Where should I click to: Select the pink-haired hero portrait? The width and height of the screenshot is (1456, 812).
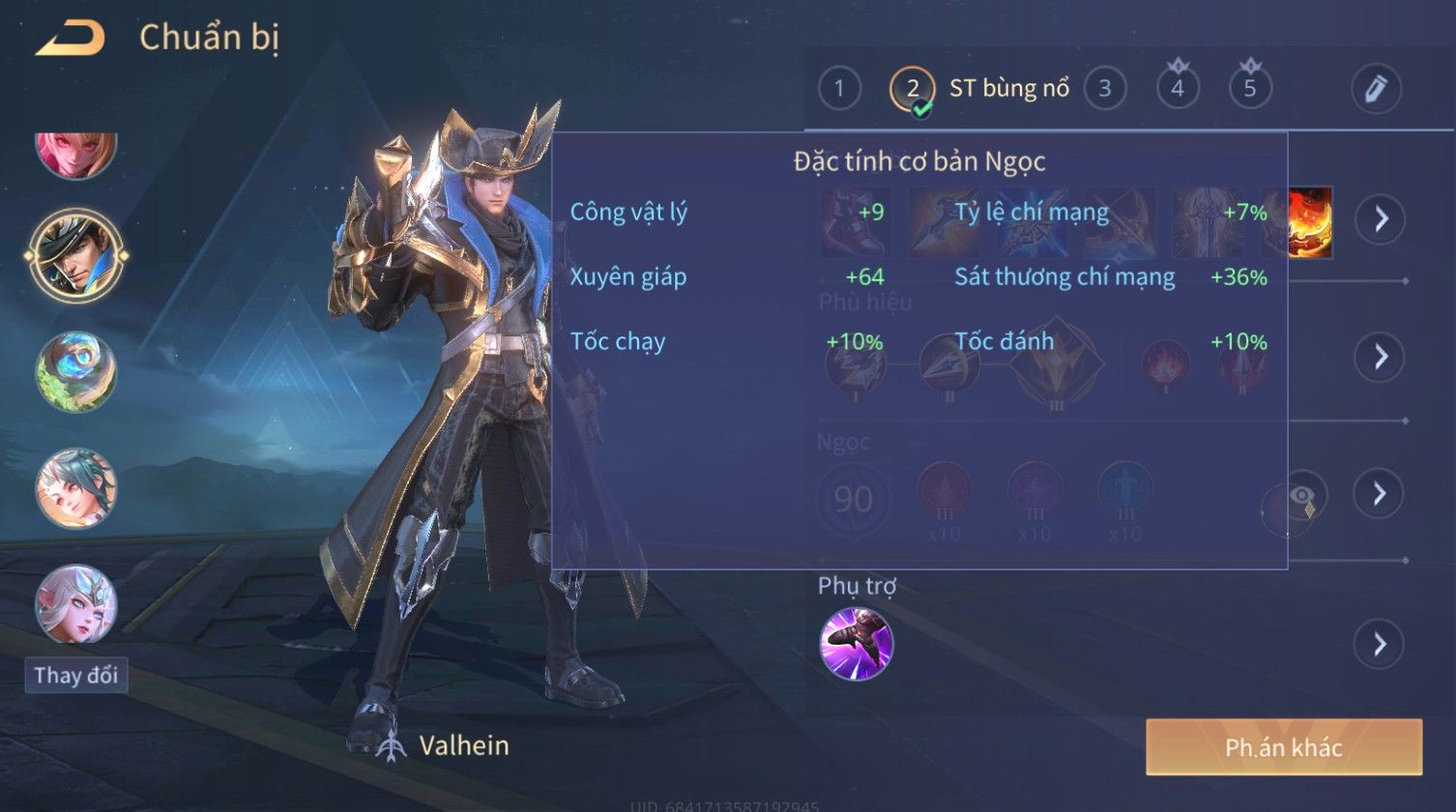tap(76, 150)
